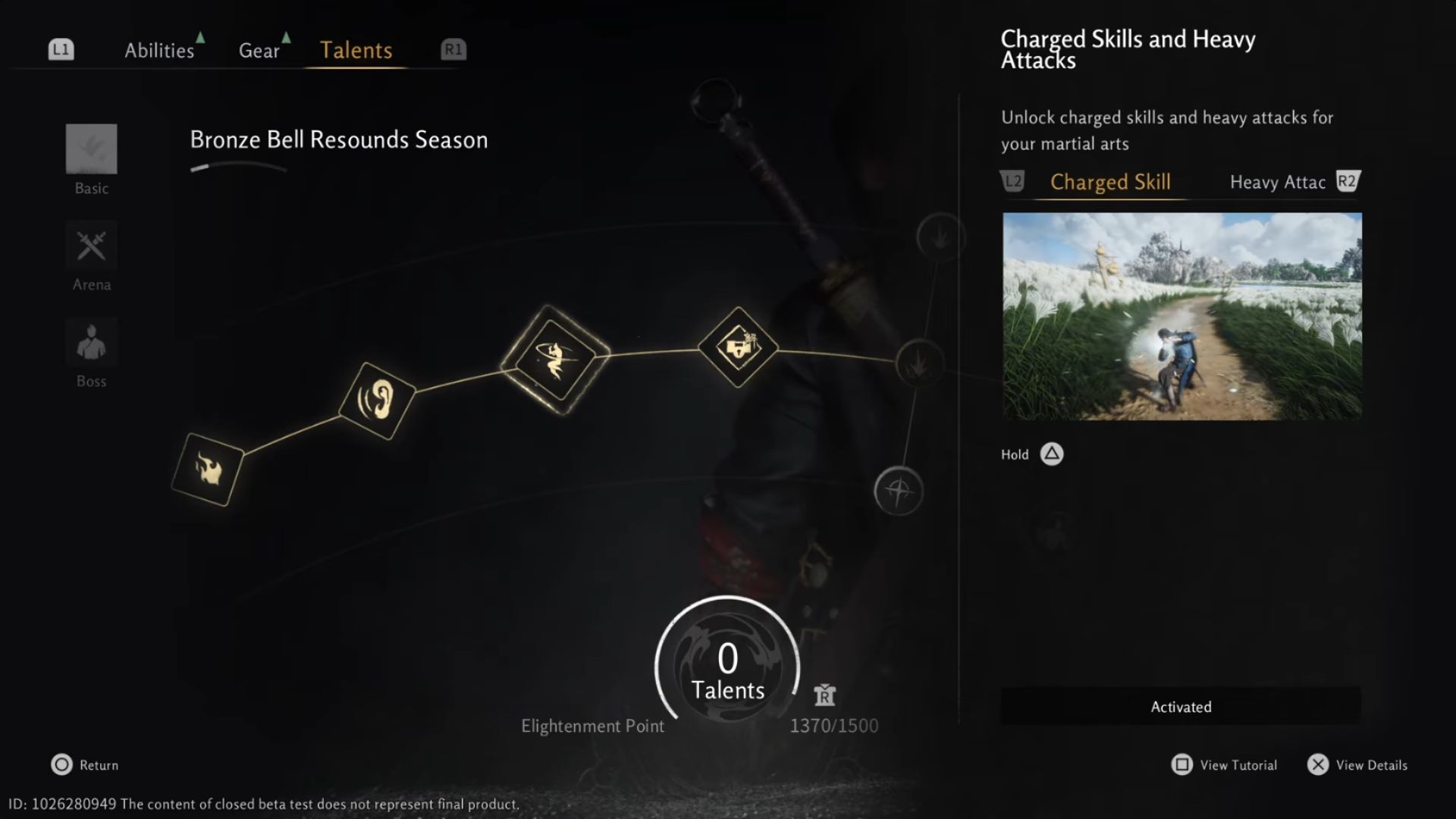The width and height of the screenshot is (1456, 819).
Task: Switch to the Gear tab
Action: point(260,50)
